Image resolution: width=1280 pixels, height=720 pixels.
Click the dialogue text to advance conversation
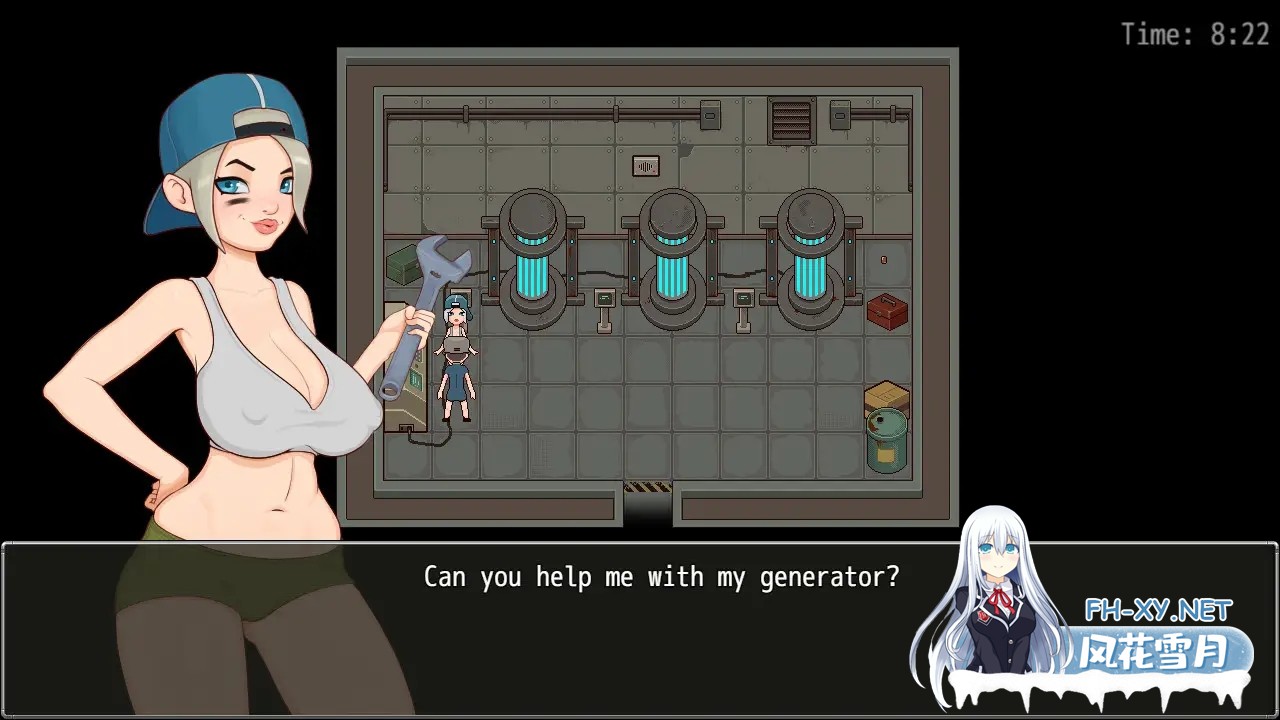point(661,576)
